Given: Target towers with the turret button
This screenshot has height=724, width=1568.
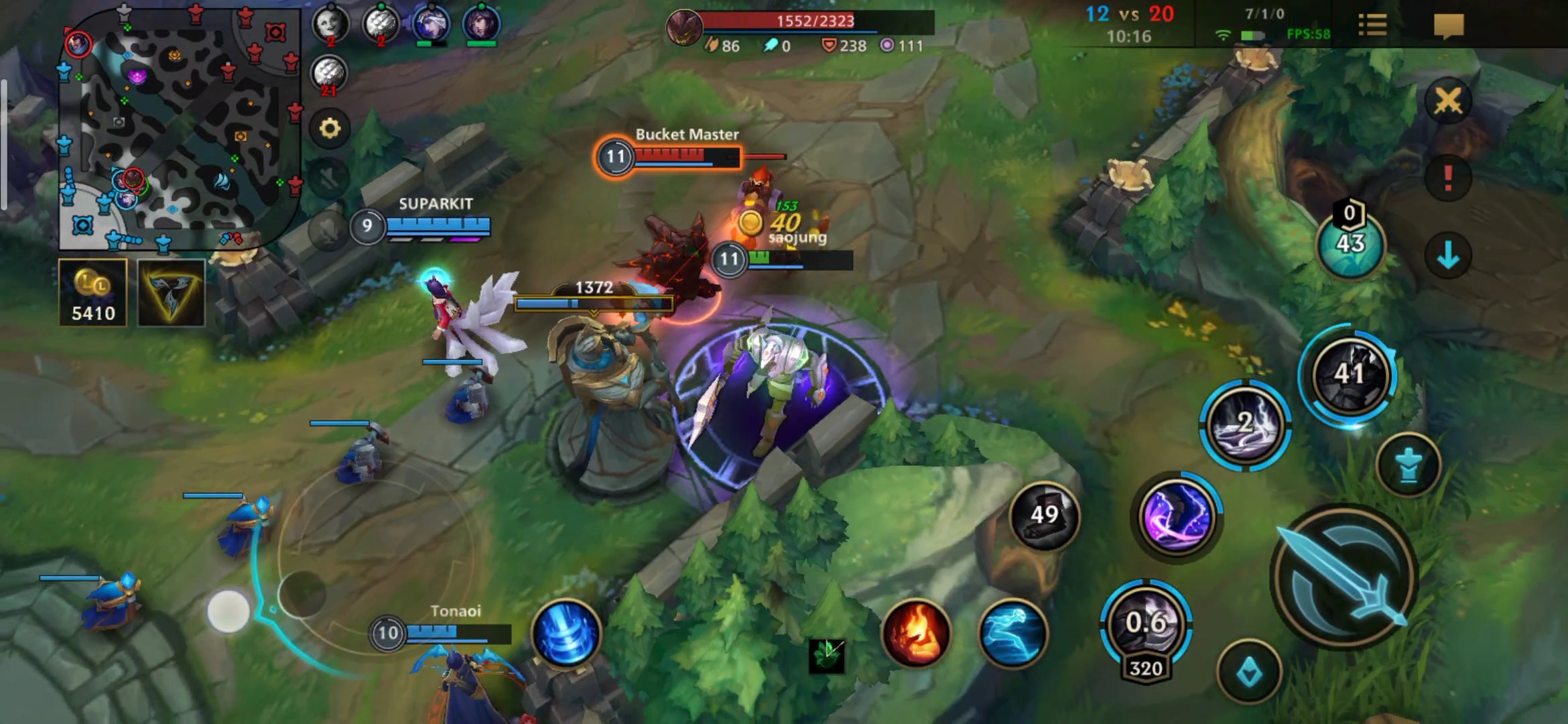Looking at the screenshot, I should [1409, 465].
